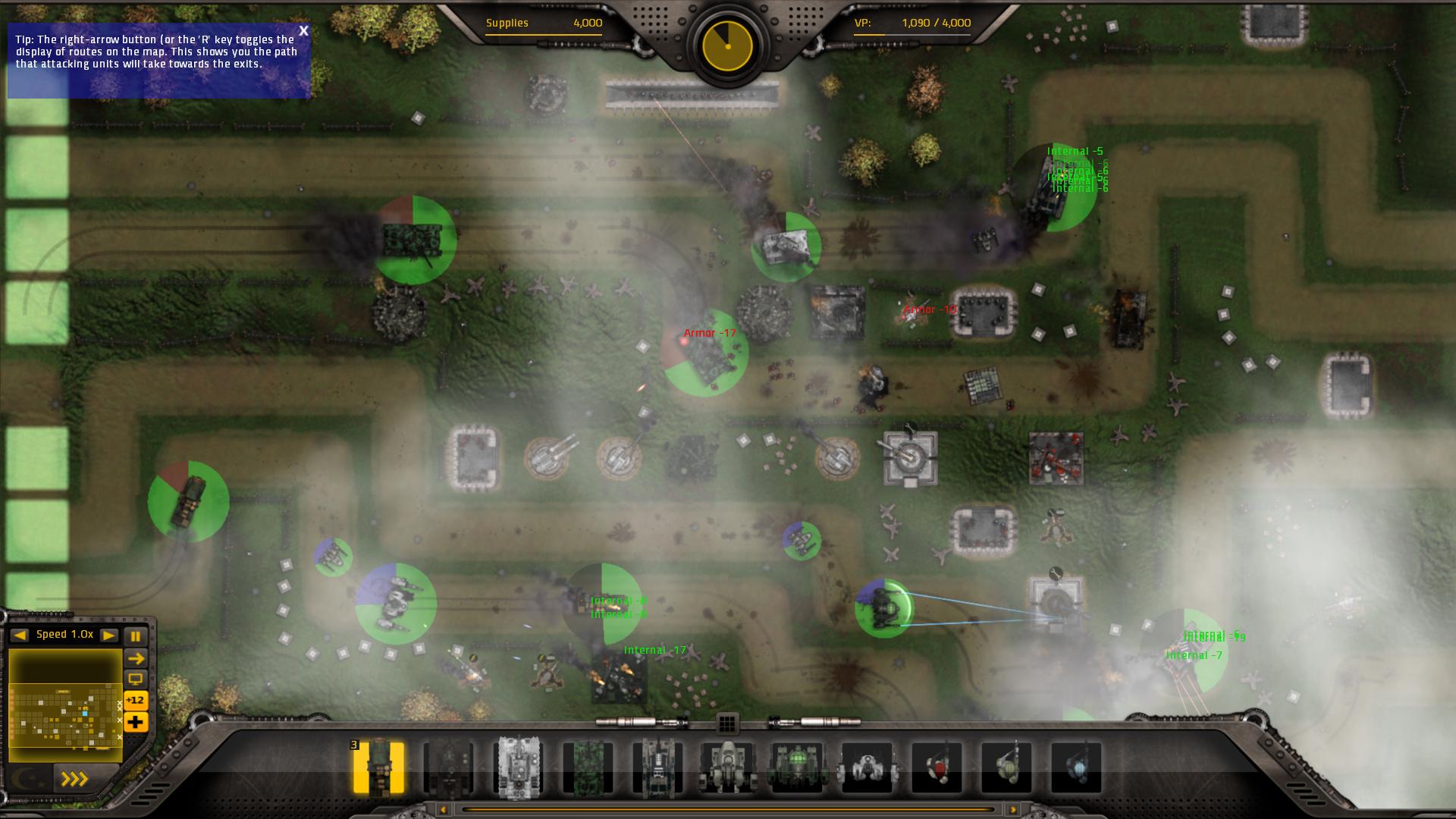Click the unit bar's right scroll arrow
The width and height of the screenshot is (1456, 819).
(x=1013, y=811)
